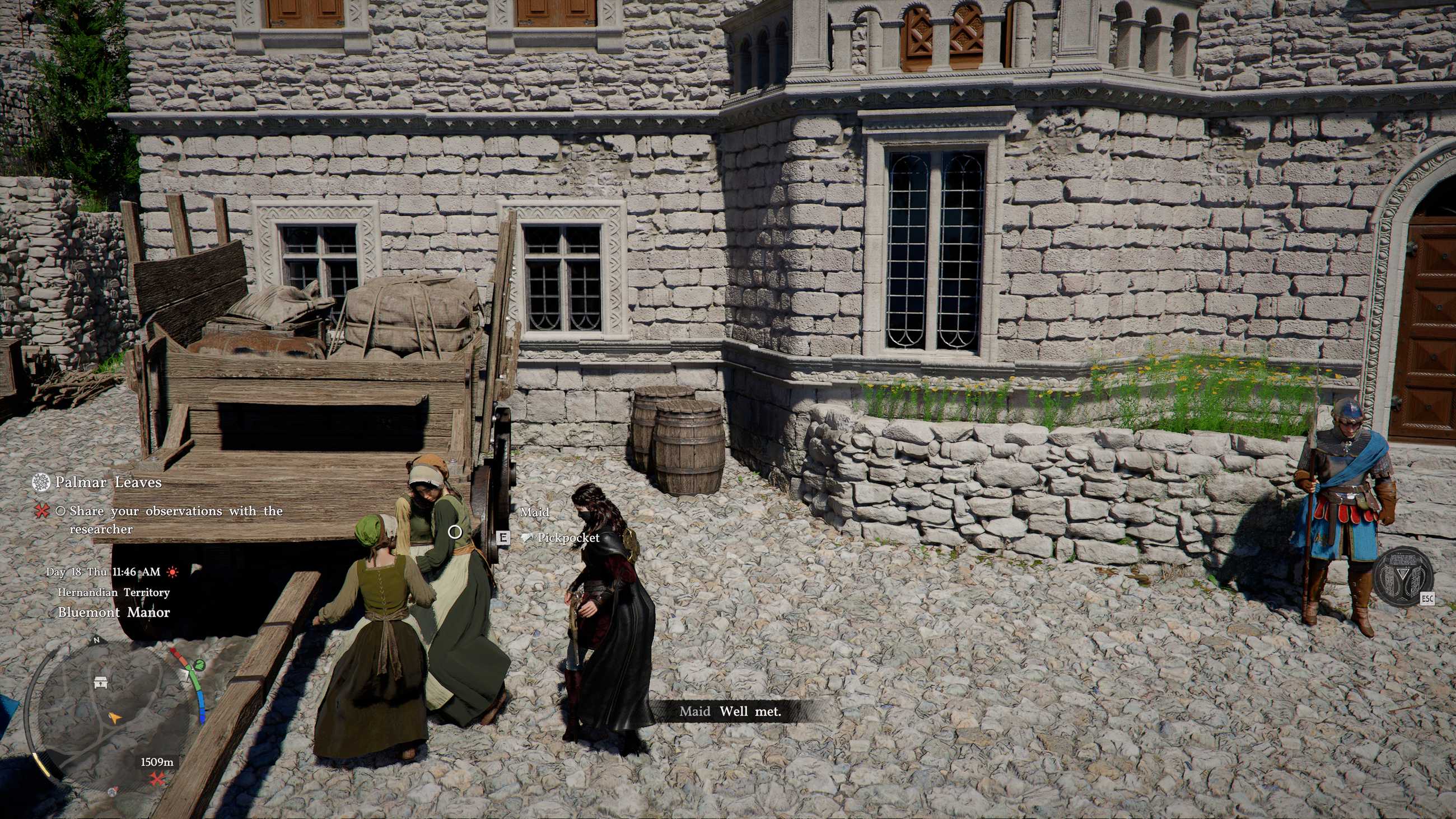Click the treasure chest icon on the minimap
Viewport: 1456px width, 819px height.
click(100, 684)
